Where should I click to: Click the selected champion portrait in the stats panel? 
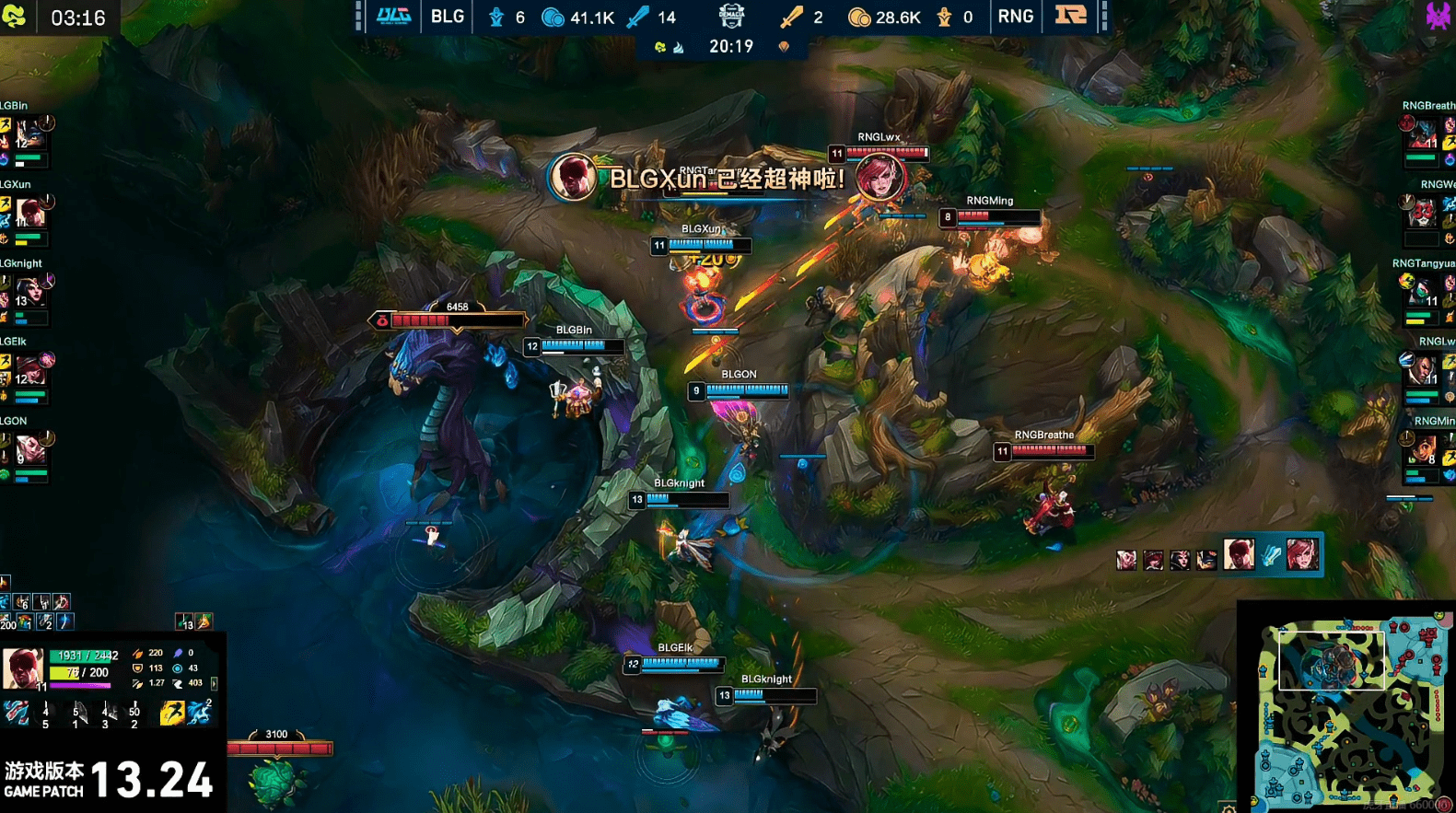[22, 668]
